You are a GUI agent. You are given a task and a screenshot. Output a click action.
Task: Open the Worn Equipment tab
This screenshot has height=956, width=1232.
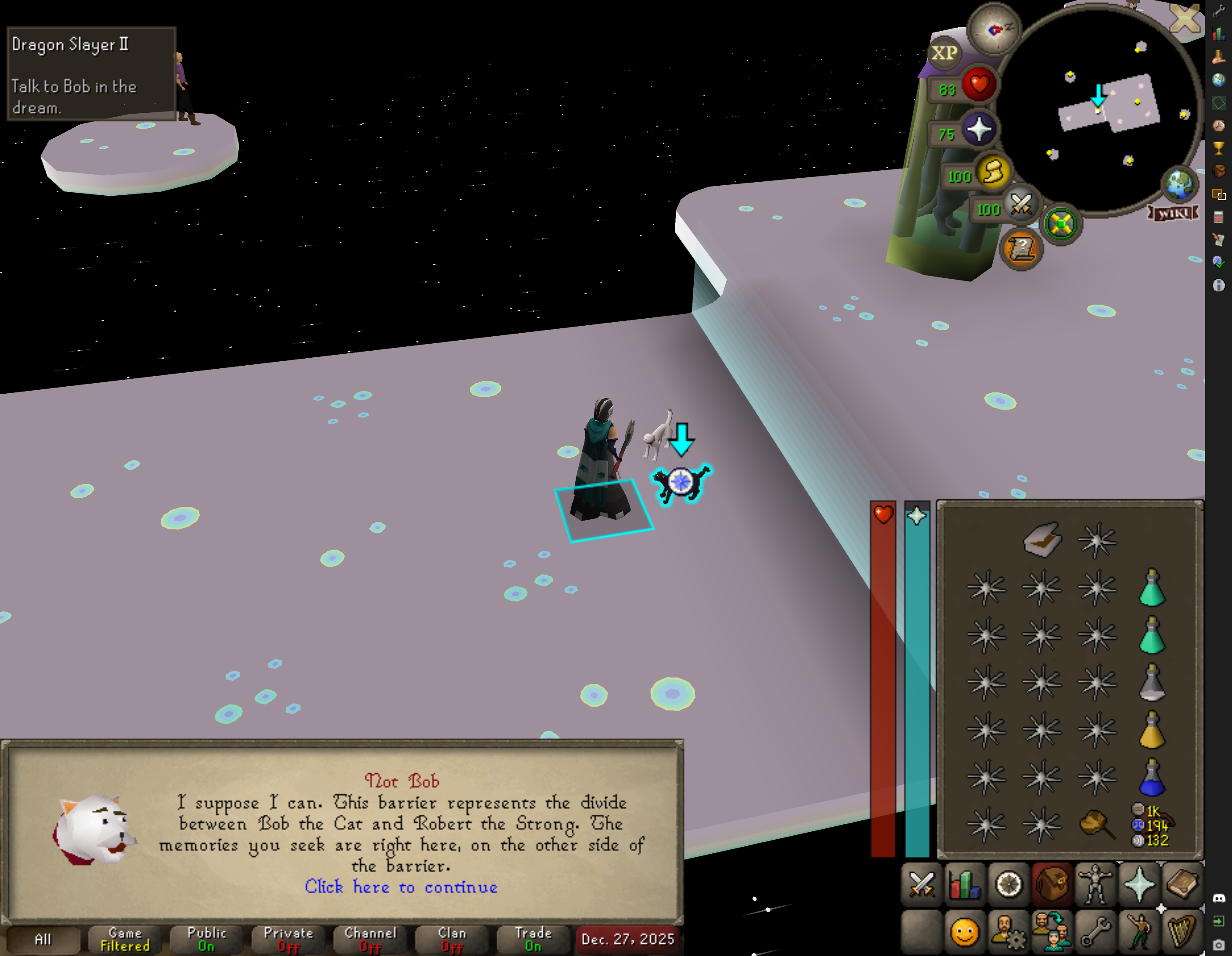(x=1095, y=884)
